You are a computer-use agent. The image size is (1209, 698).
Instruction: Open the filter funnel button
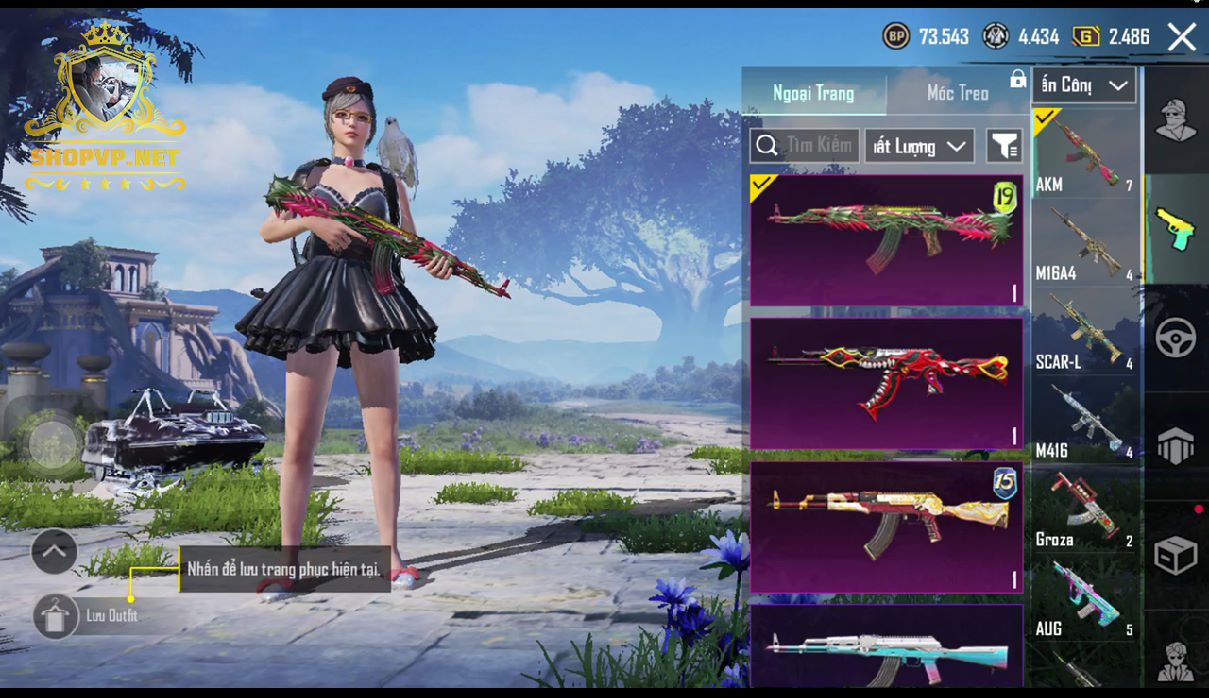tap(1003, 146)
